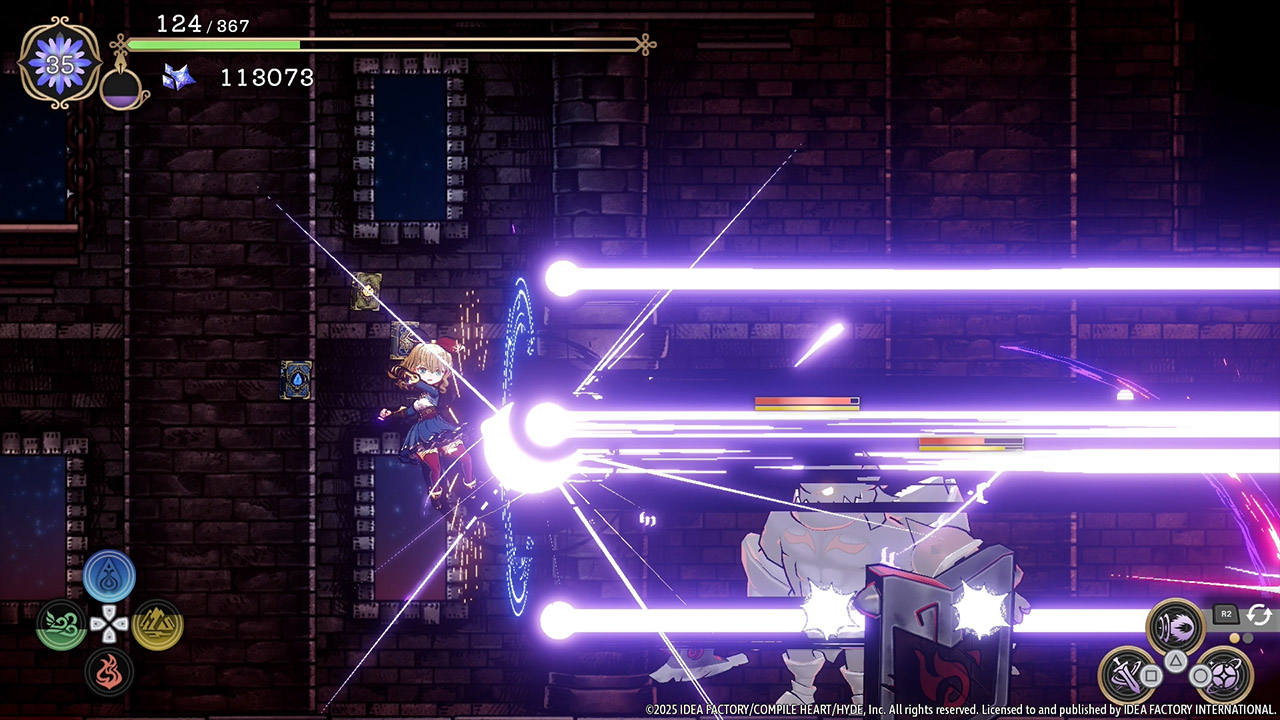
Task: Click the level 35 flower emblem
Action: click(x=60, y=64)
